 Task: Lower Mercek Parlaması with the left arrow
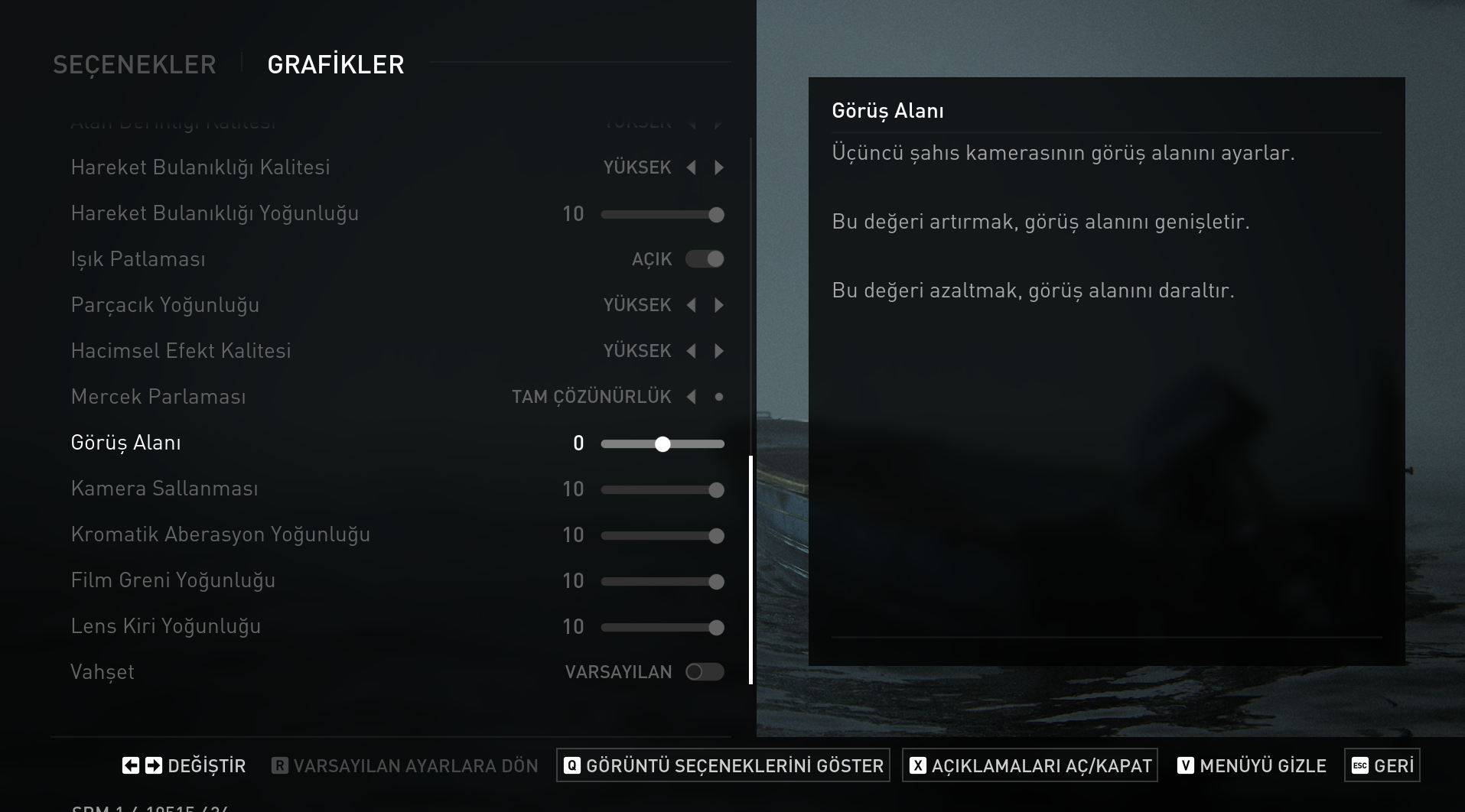(x=692, y=397)
